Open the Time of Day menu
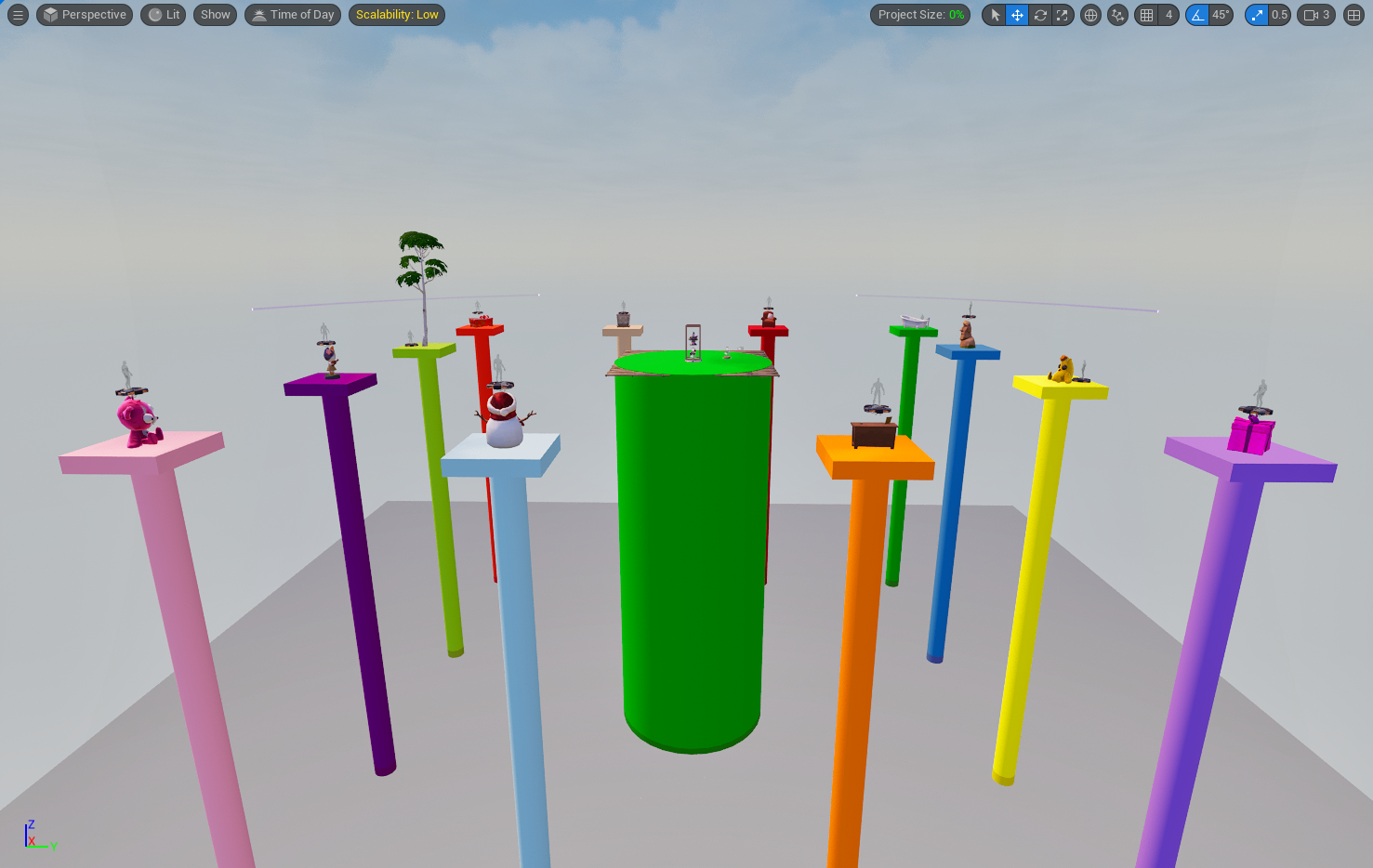Image resolution: width=1373 pixels, height=868 pixels. click(292, 15)
